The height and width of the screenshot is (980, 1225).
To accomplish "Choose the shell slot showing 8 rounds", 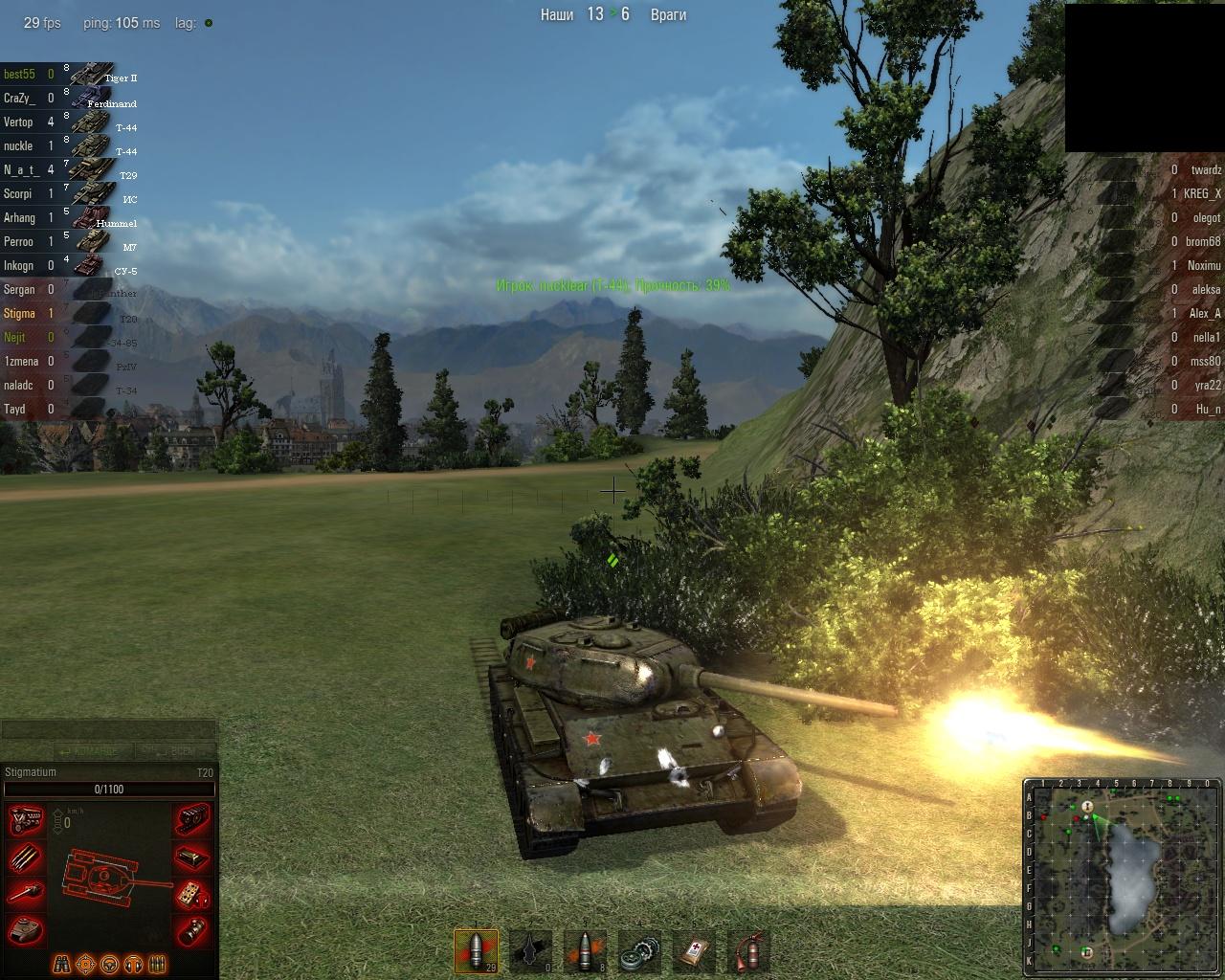I will click(585, 951).
